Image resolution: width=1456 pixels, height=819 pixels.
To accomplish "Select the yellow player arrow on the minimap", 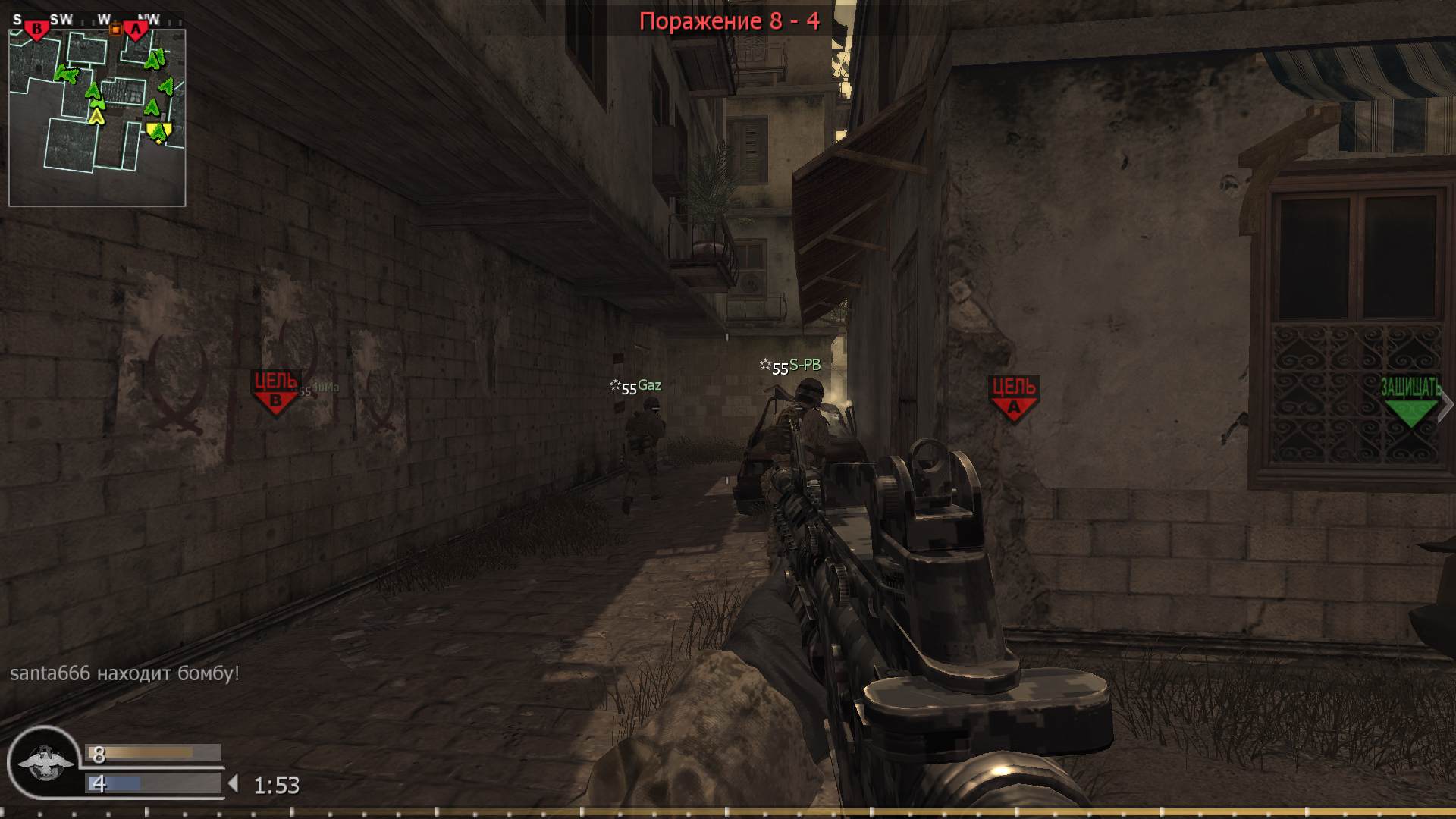I will [97, 118].
